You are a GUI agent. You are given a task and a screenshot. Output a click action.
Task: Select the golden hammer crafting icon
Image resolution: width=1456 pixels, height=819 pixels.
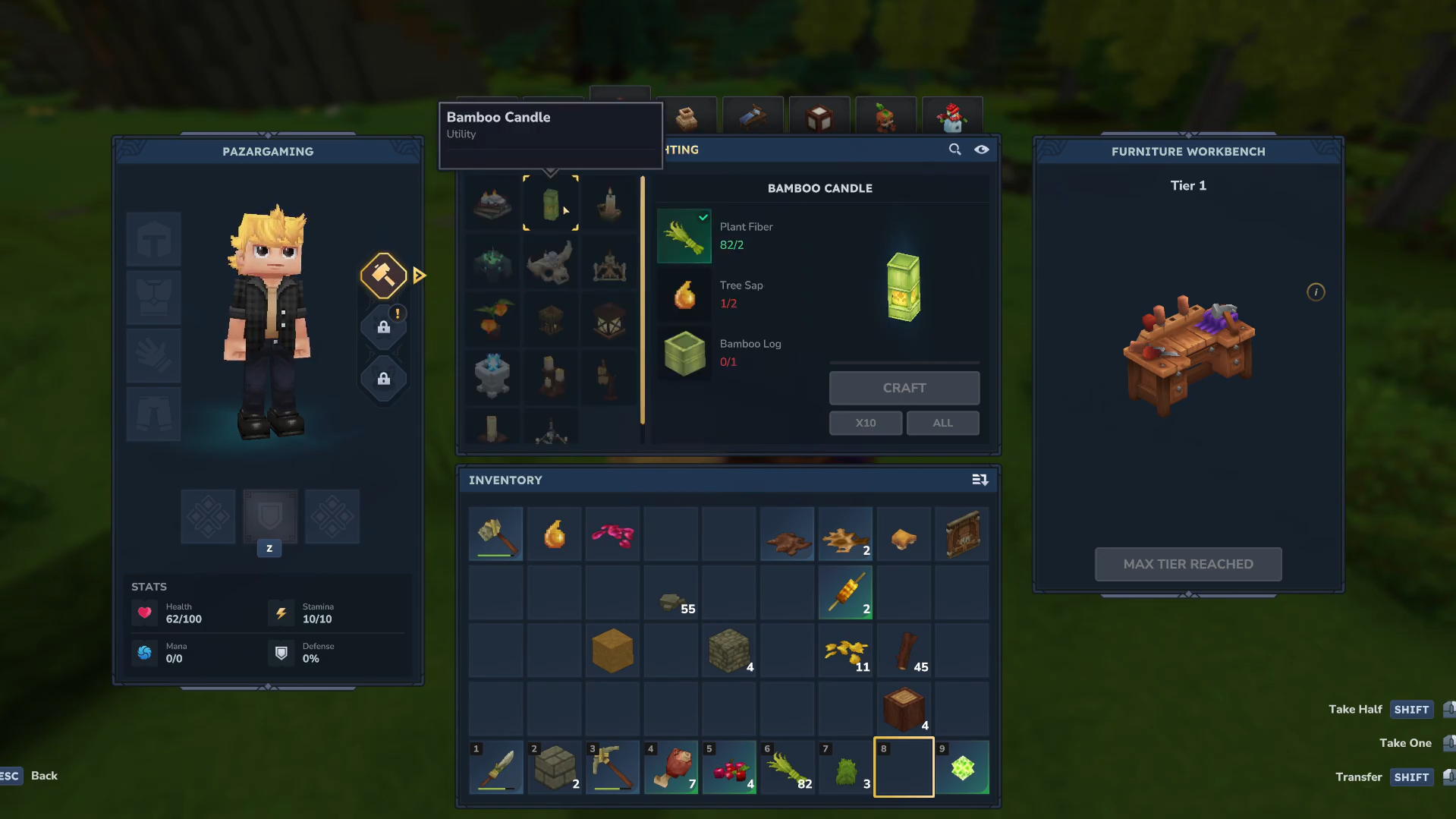pyautogui.click(x=383, y=275)
